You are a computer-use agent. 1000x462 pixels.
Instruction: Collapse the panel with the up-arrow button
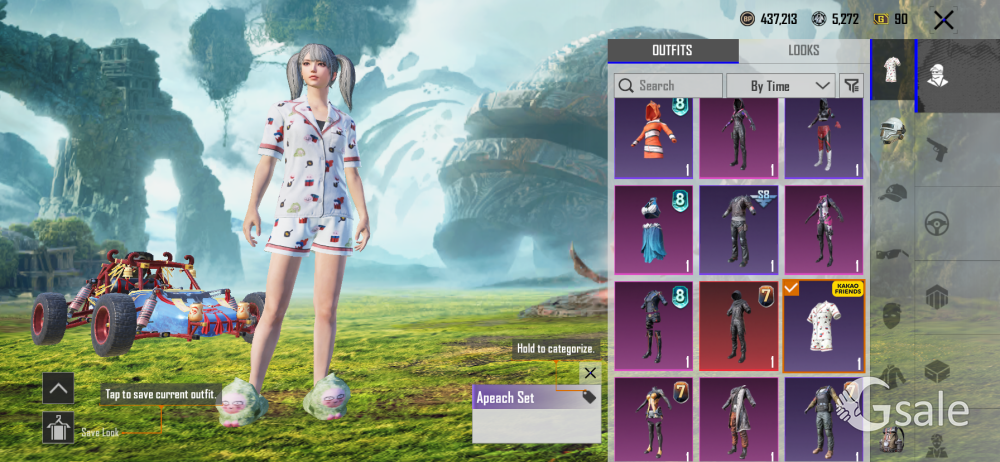coord(58,388)
